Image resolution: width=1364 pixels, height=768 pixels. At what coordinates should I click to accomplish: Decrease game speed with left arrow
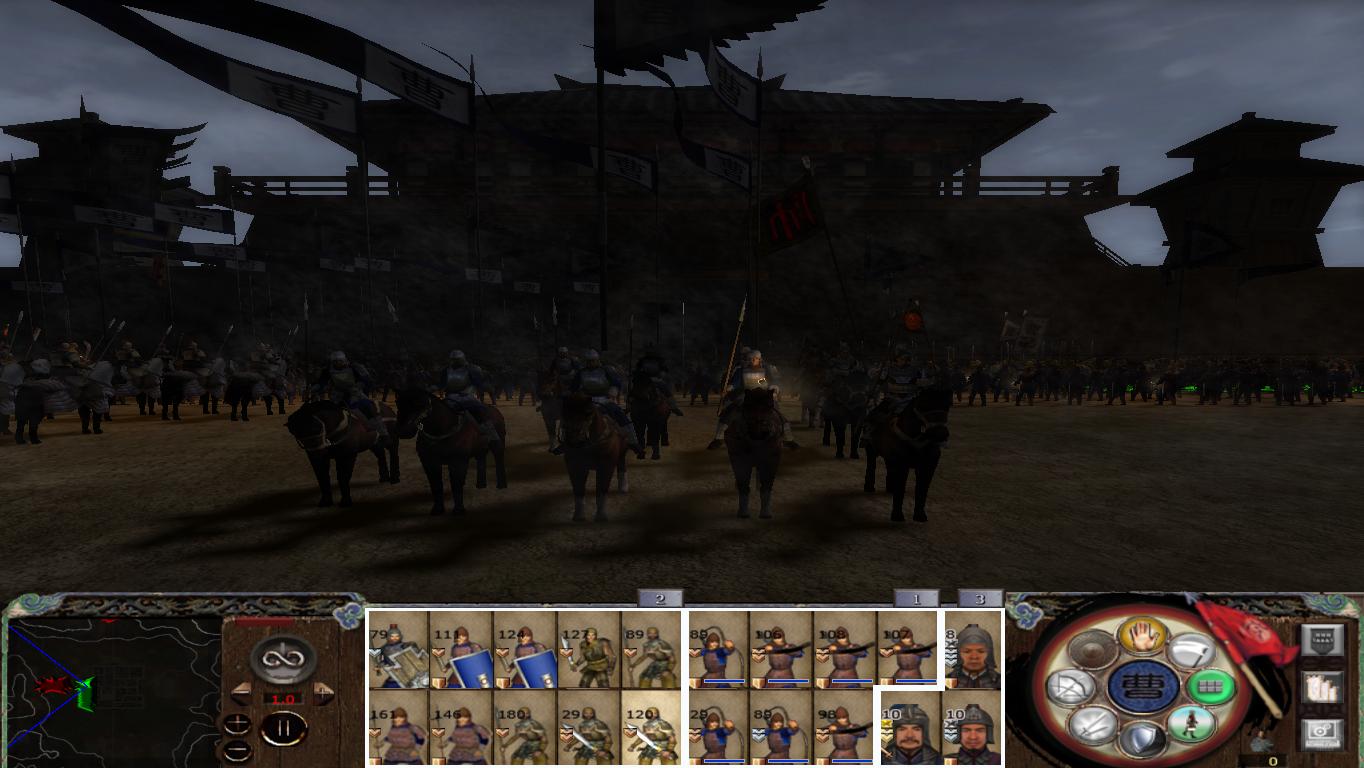pyautogui.click(x=241, y=693)
